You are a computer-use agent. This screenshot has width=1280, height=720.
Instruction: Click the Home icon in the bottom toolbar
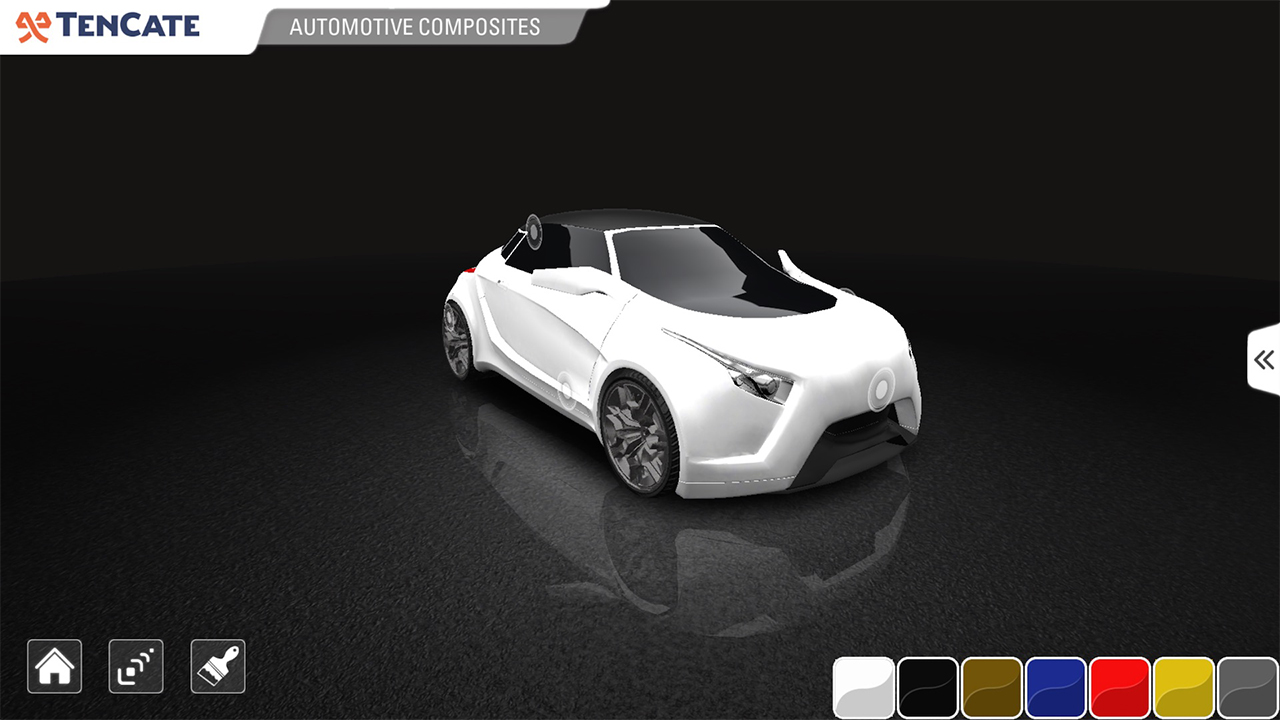(54, 666)
